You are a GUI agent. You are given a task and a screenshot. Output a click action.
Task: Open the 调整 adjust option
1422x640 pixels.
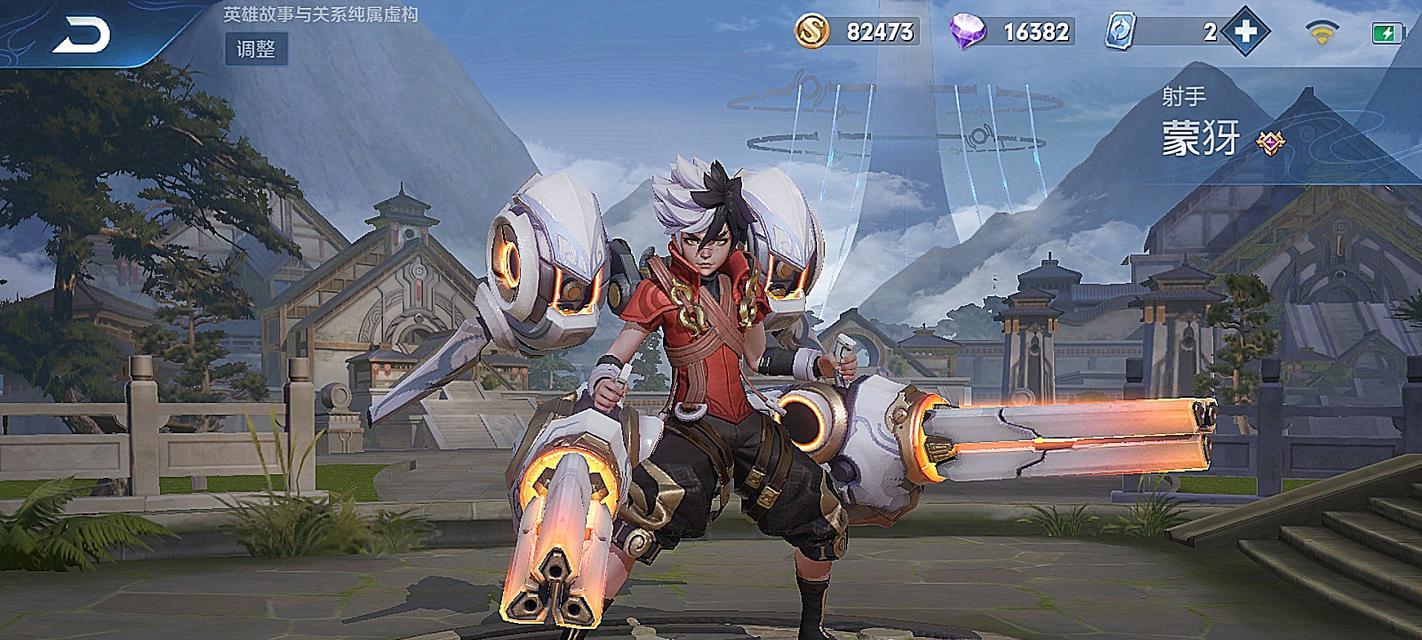click(256, 48)
